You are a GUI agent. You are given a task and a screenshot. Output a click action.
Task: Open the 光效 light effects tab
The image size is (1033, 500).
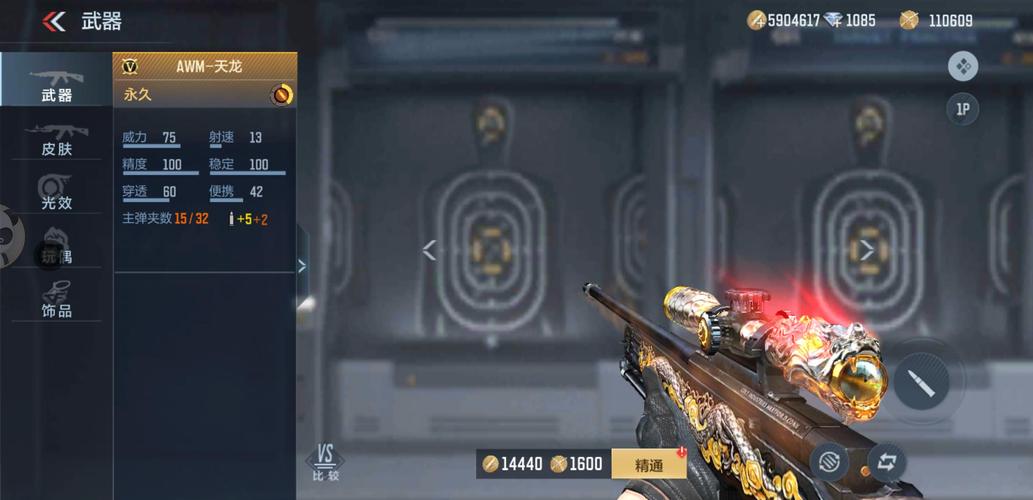(56, 192)
